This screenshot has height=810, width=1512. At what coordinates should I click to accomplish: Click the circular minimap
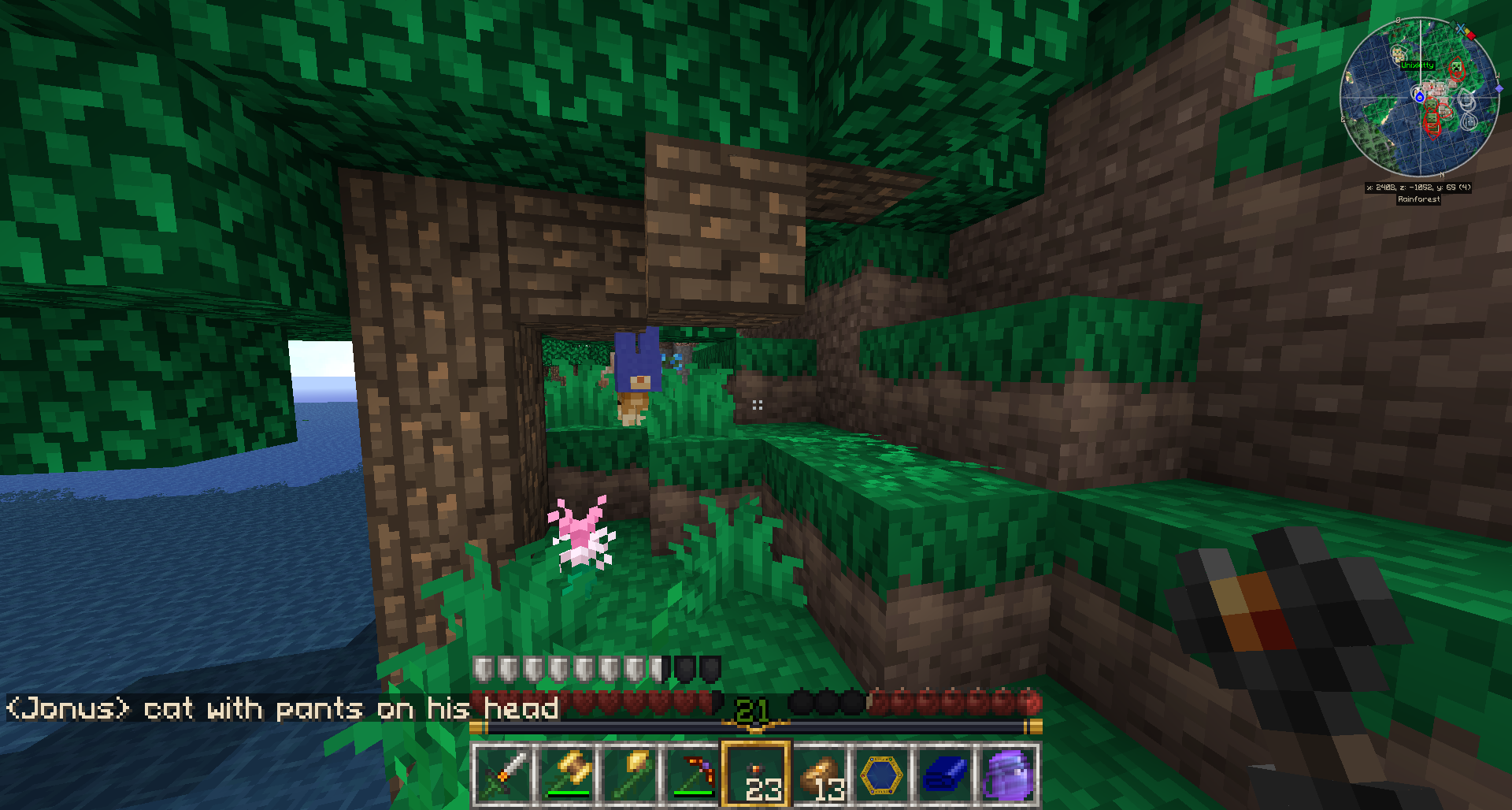pyautogui.click(x=1420, y=97)
